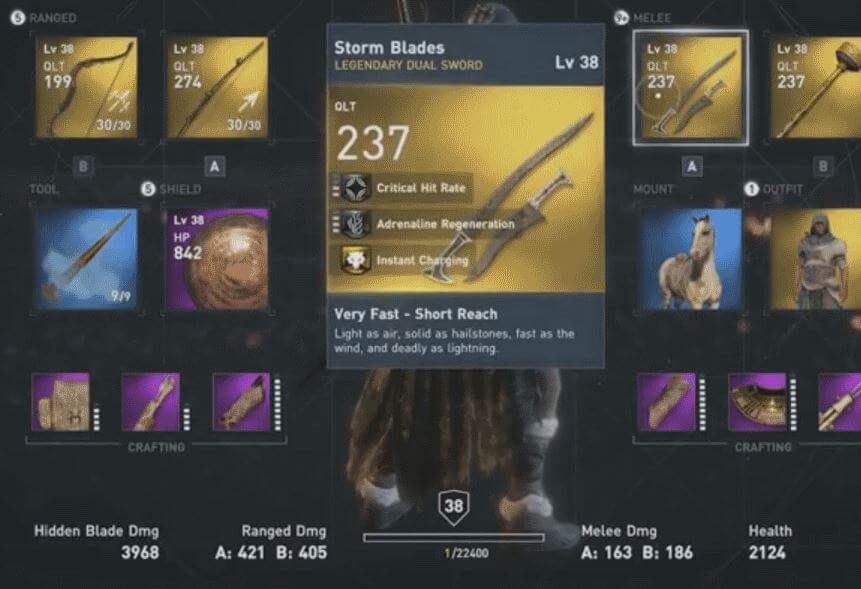The image size is (861, 589).
Task: Open the blue dart tool slot
Action: pos(85,258)
